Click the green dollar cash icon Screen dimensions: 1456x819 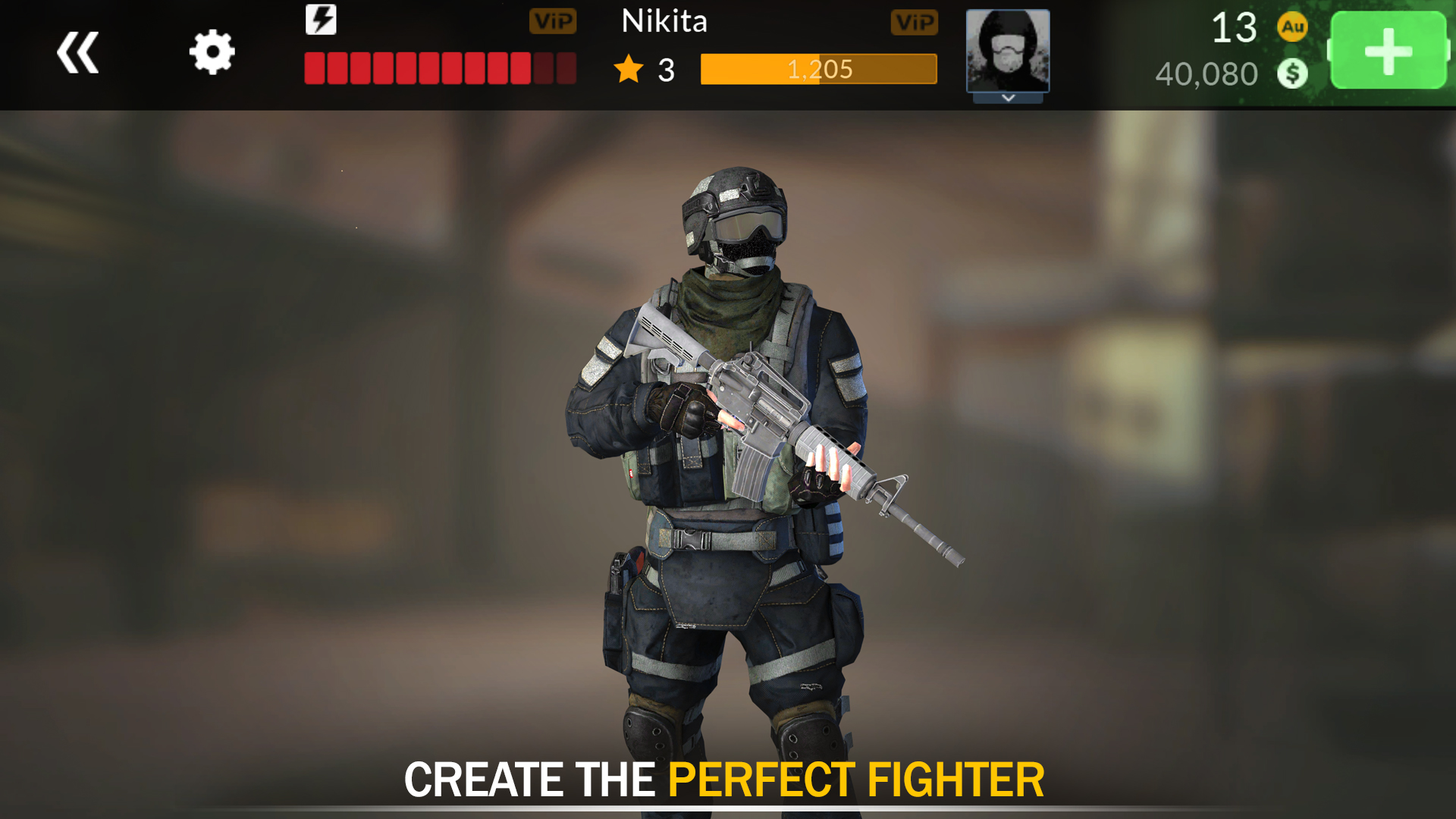pos(1291,73)
